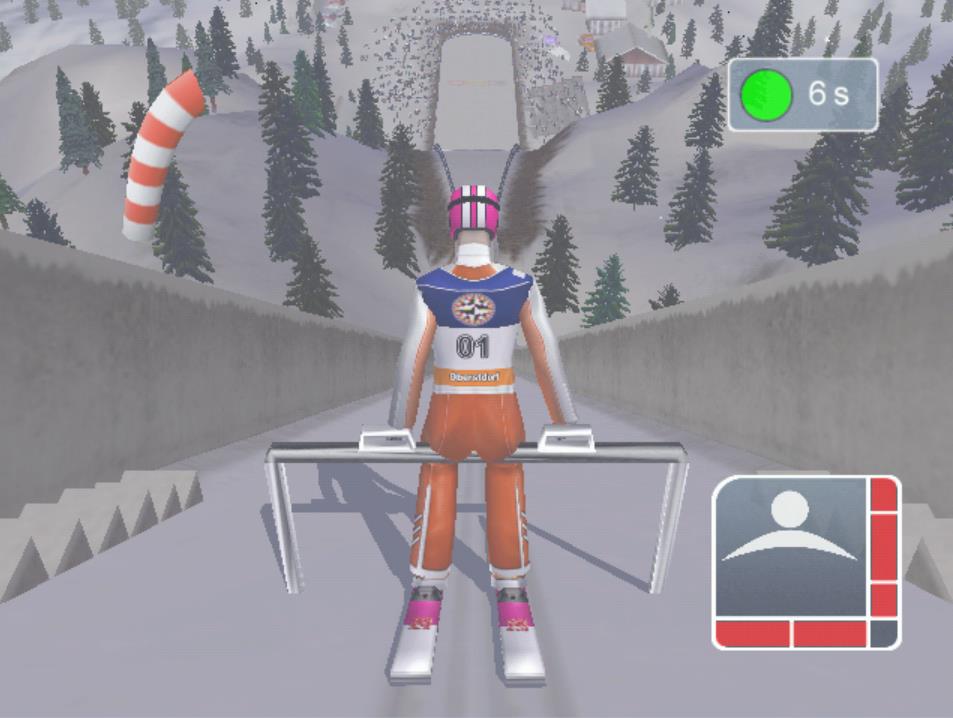Click the green start signal light
This screenshot has width=953, height=718.
coord(766,95)
